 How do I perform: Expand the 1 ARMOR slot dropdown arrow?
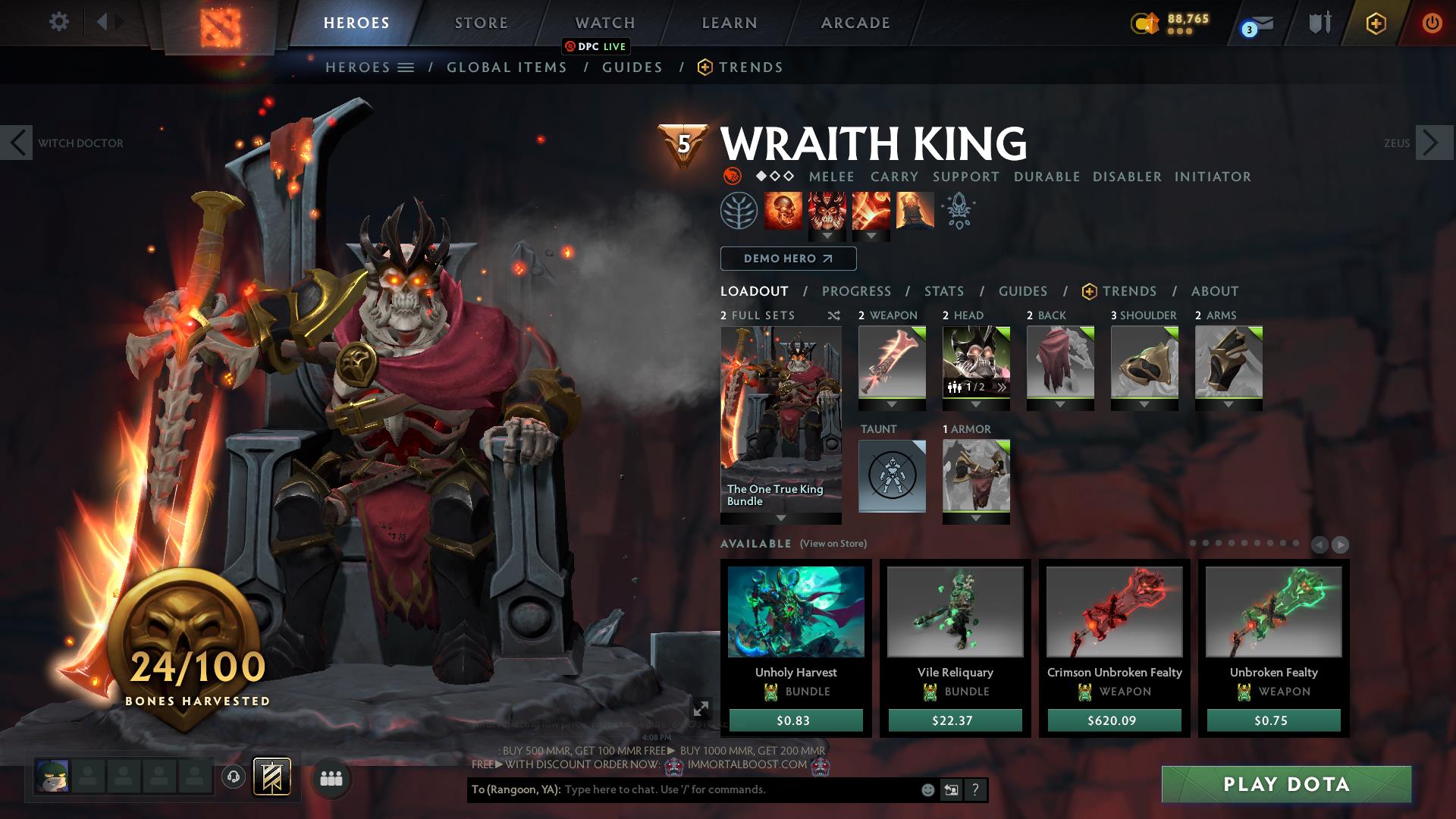(x=976, y=519)
